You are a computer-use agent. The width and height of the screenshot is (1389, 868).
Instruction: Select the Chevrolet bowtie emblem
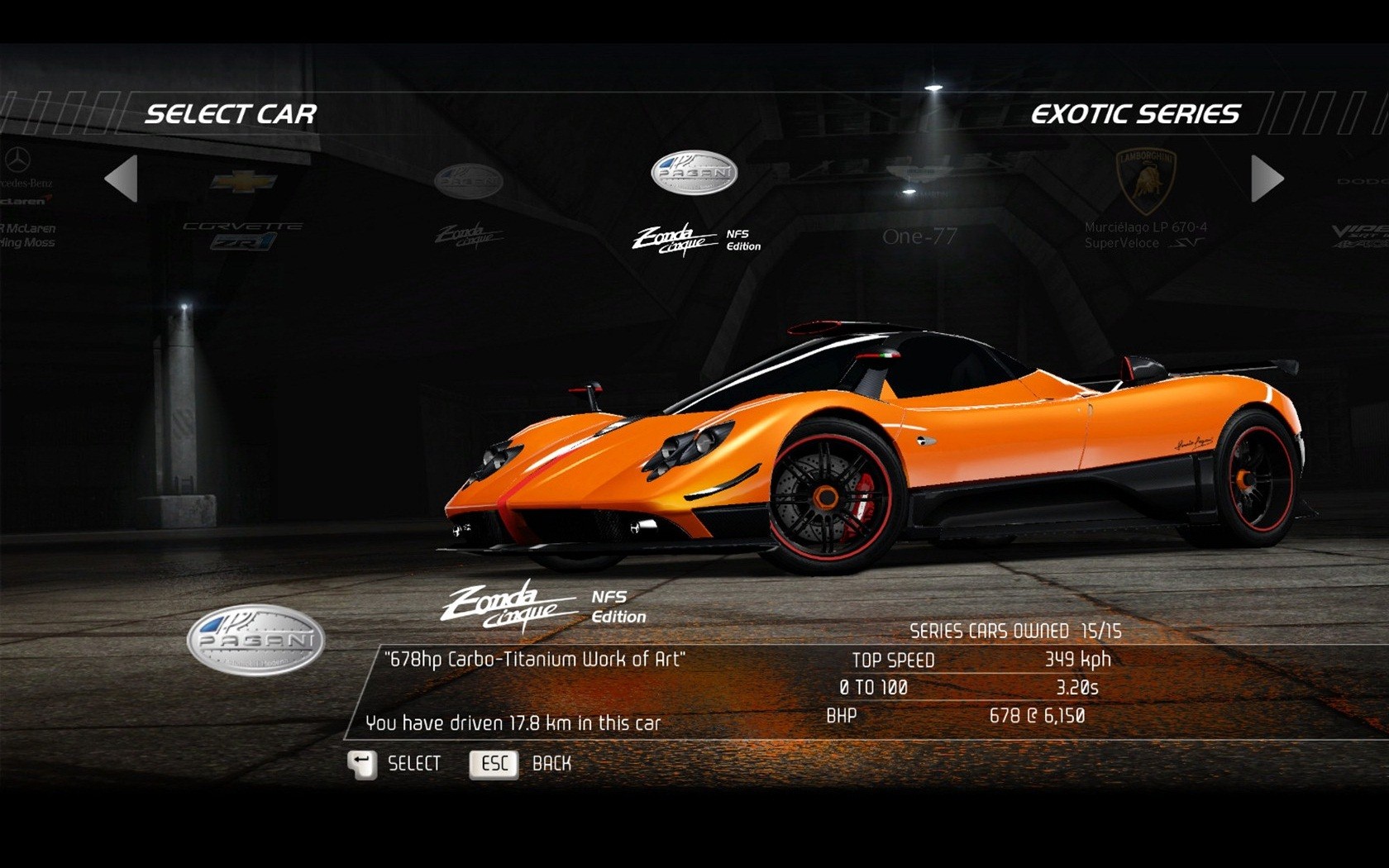[244, 180]
